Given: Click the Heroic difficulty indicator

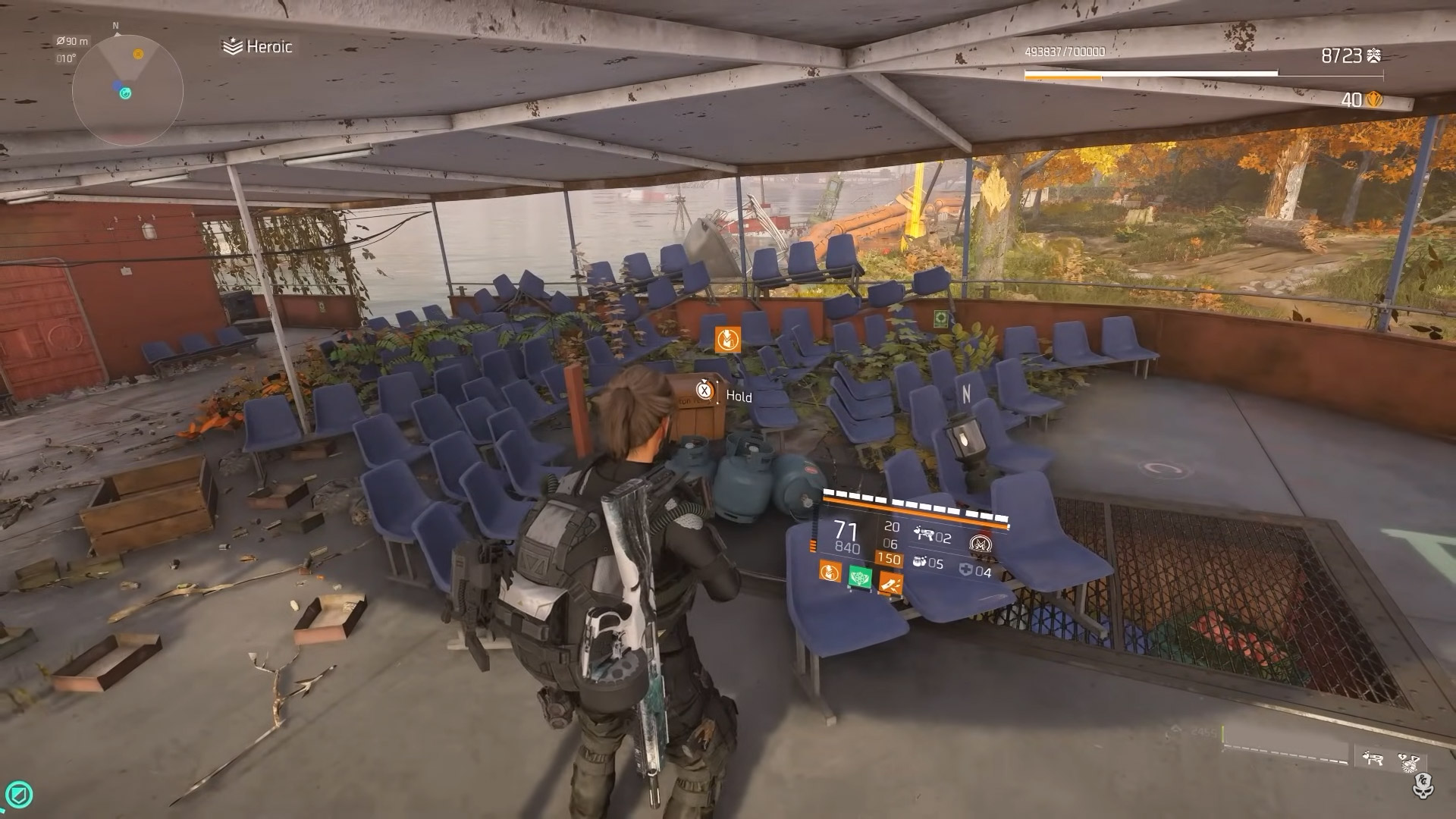Looking at the screenshot, I should [x=258, y=47].
